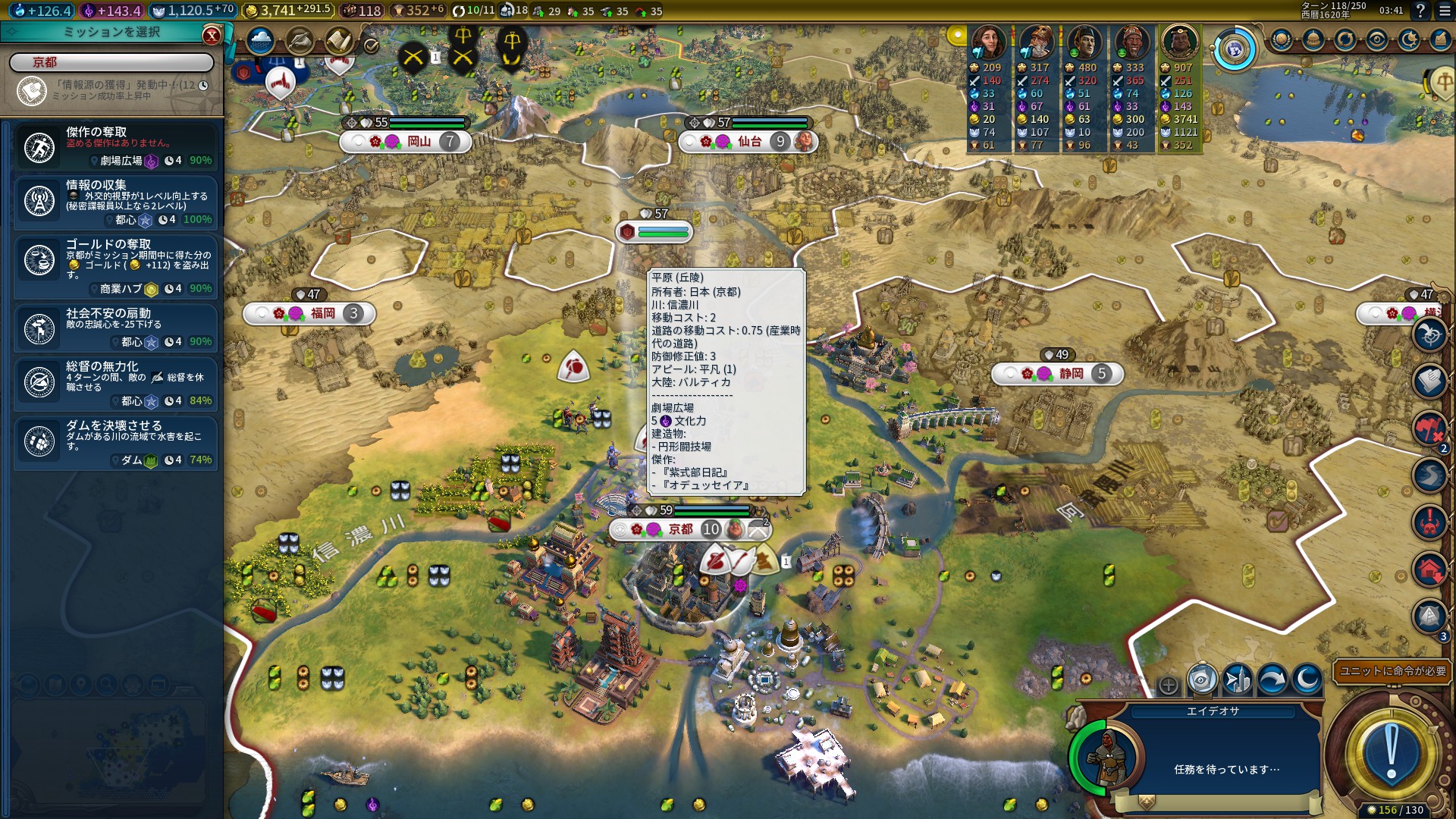Click the ユニットに命令が必要 notification button
Image resolution: width=1456 pixels, height=819 pixels.
pyautogui.click(x=1393, y=671)
